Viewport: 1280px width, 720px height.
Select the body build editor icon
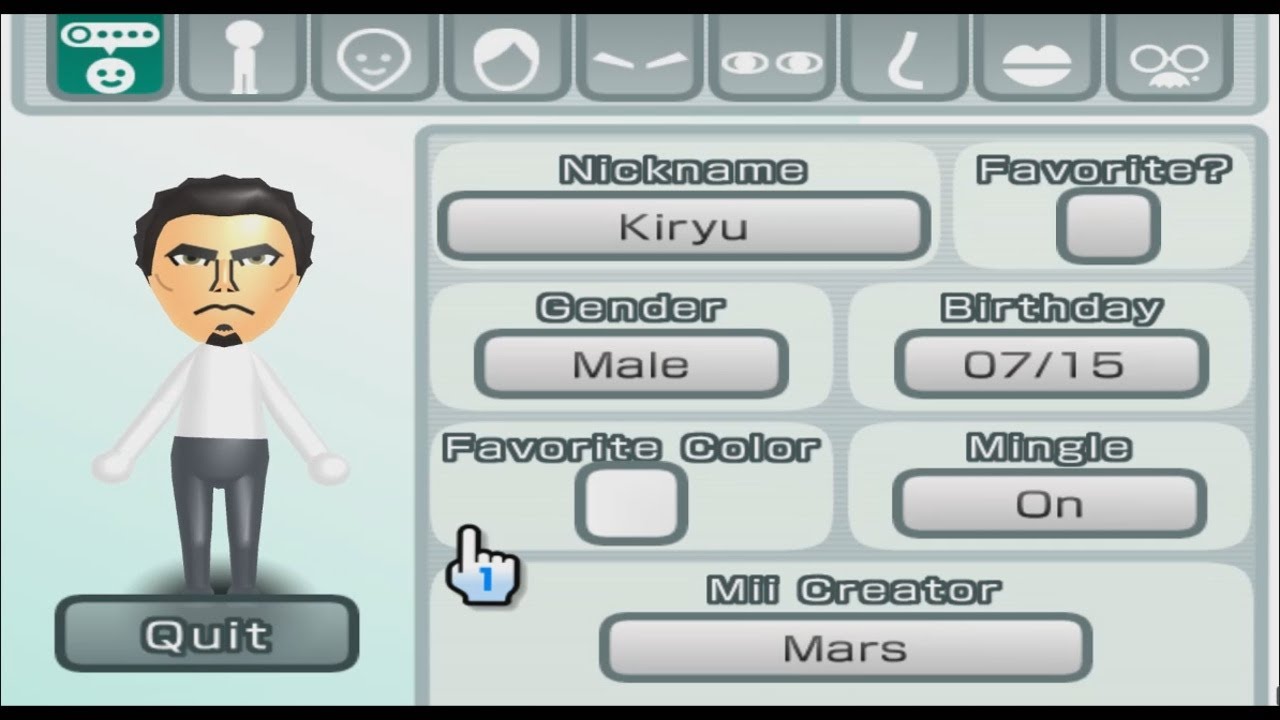click(241, 58)
